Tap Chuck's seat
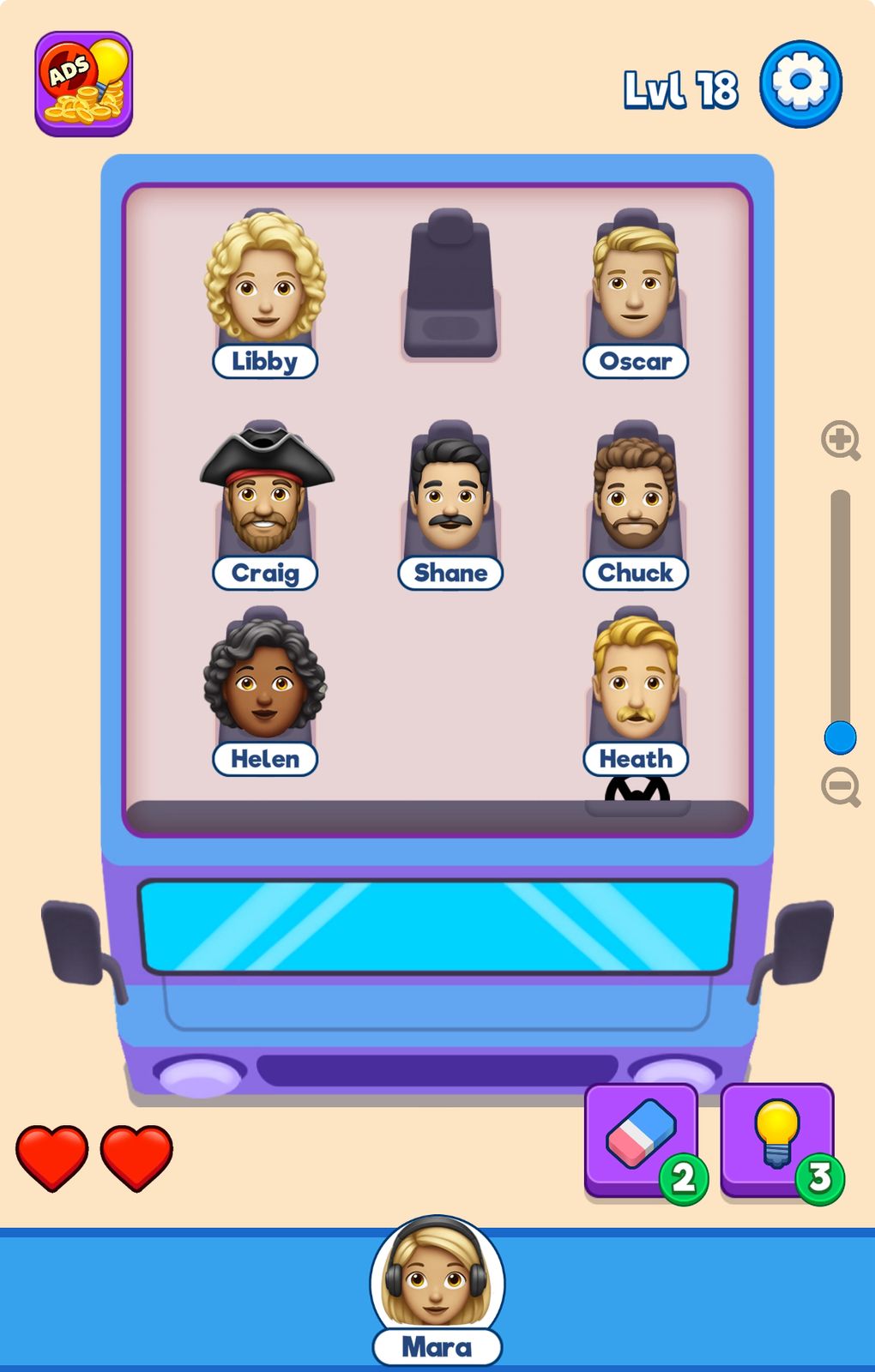The image size is (875, 1372). click(636, 499)
